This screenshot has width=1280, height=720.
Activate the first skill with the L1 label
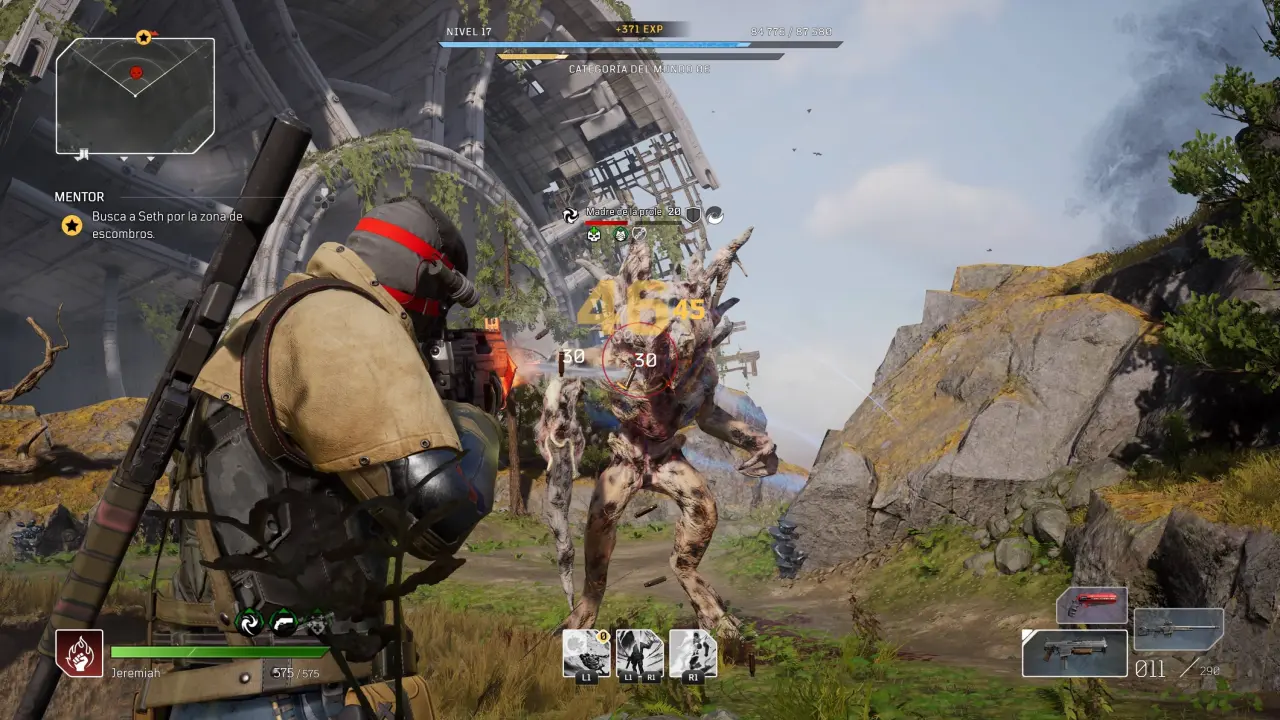coord(586,654)
